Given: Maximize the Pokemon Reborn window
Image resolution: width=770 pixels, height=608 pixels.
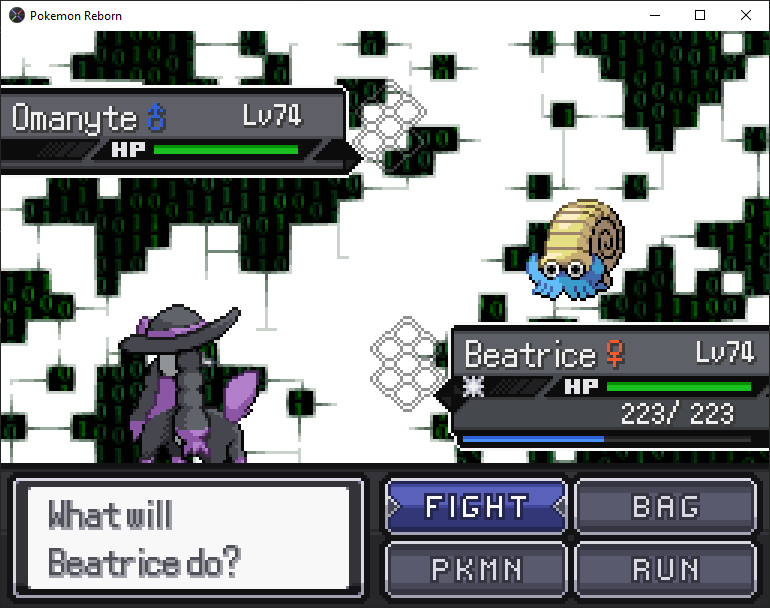Looking at the screenshot, I should 700,15.
